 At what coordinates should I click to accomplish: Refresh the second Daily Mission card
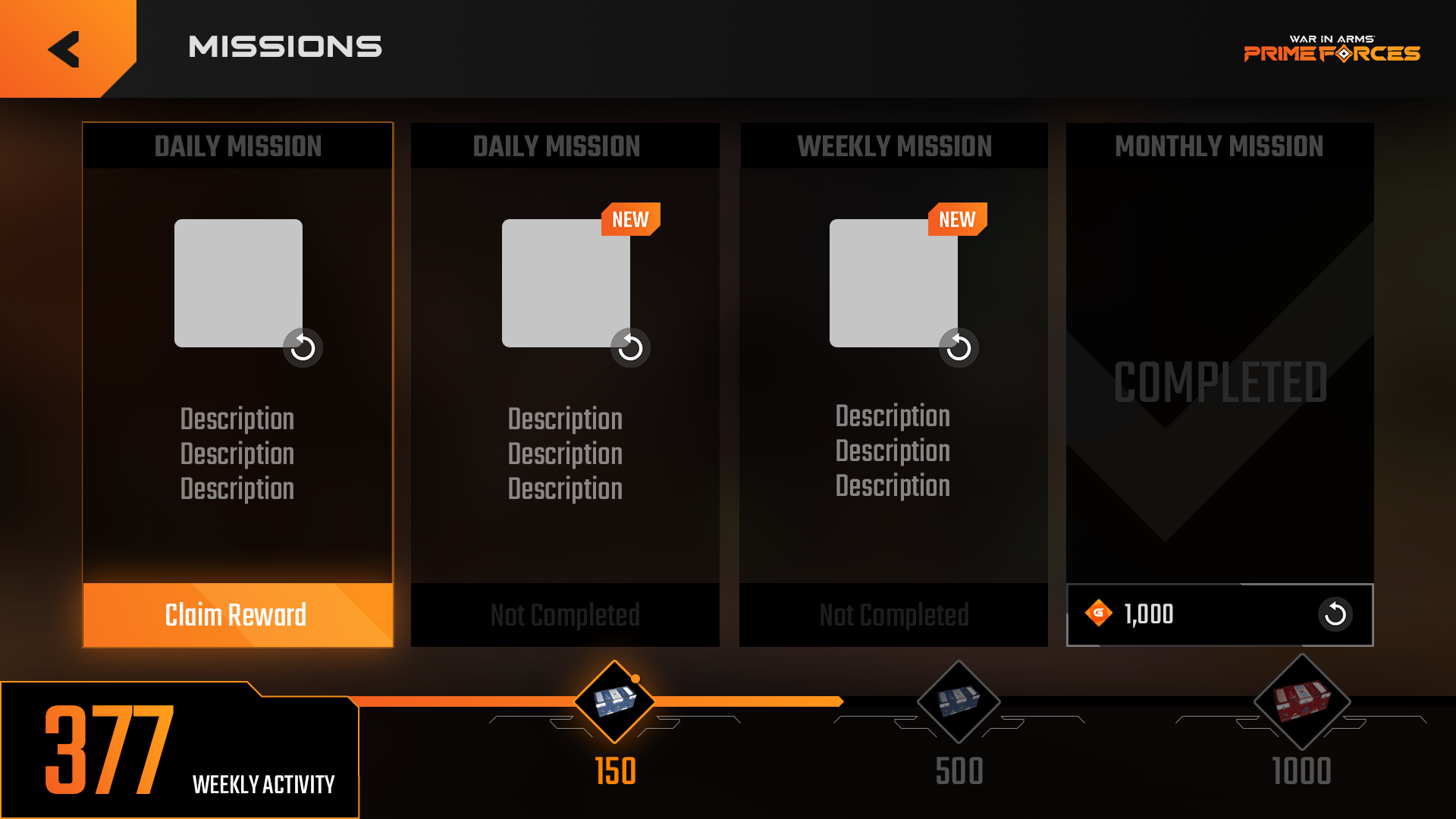coord(630,347)
